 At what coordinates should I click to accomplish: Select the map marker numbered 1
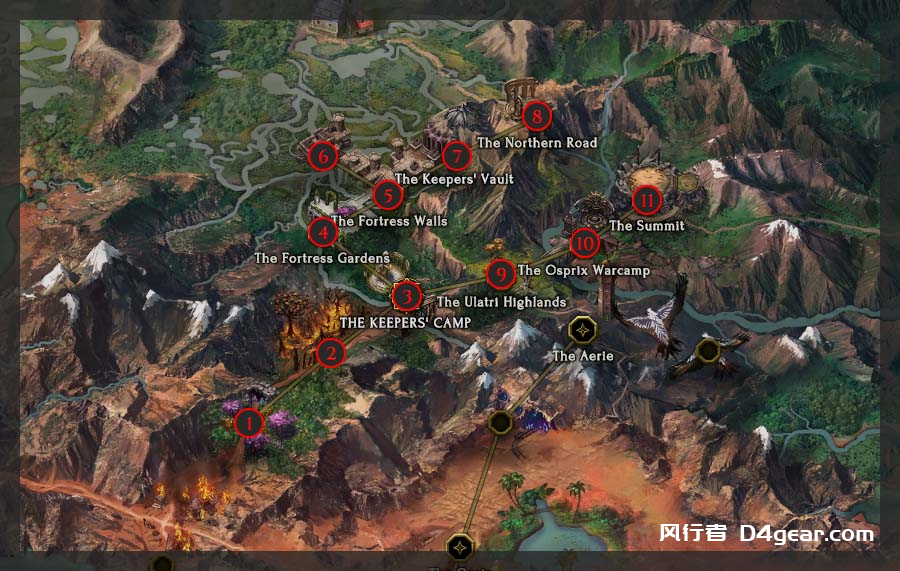[248, 423]
